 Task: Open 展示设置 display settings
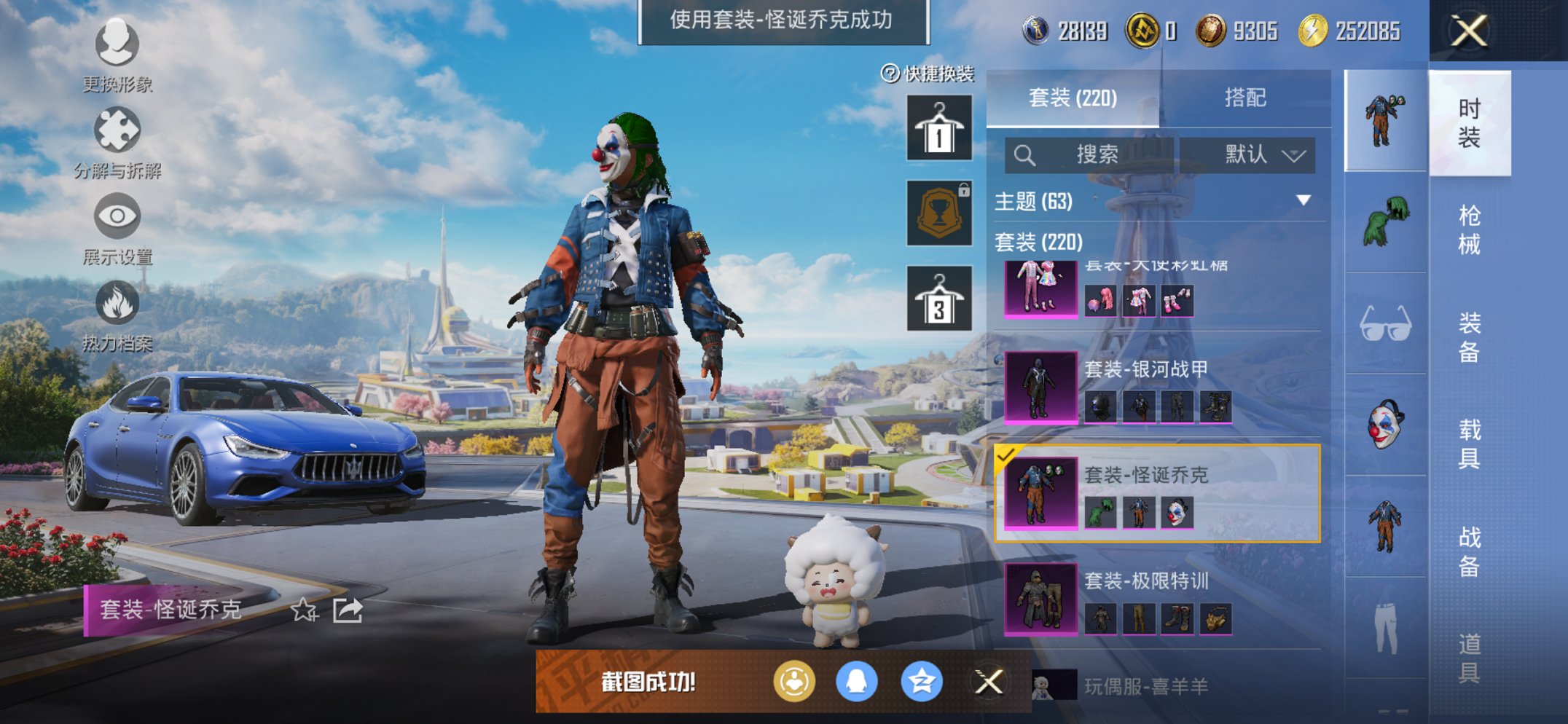coord(117,216)
